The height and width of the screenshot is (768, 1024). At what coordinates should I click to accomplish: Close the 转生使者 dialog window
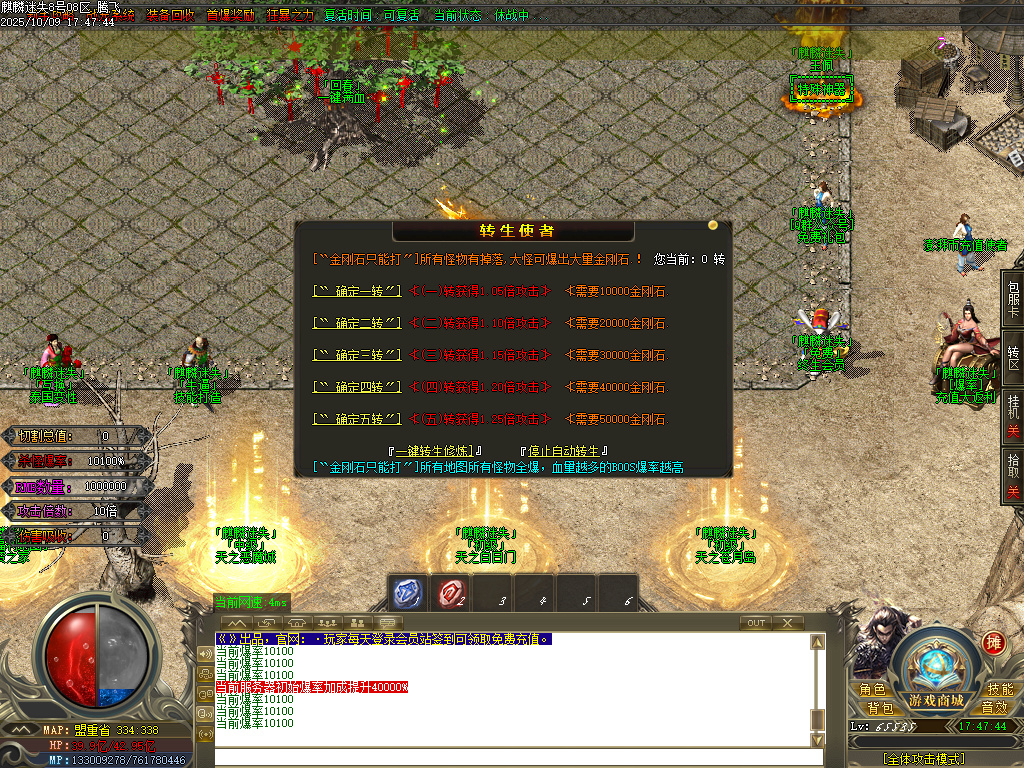point(713,226)
